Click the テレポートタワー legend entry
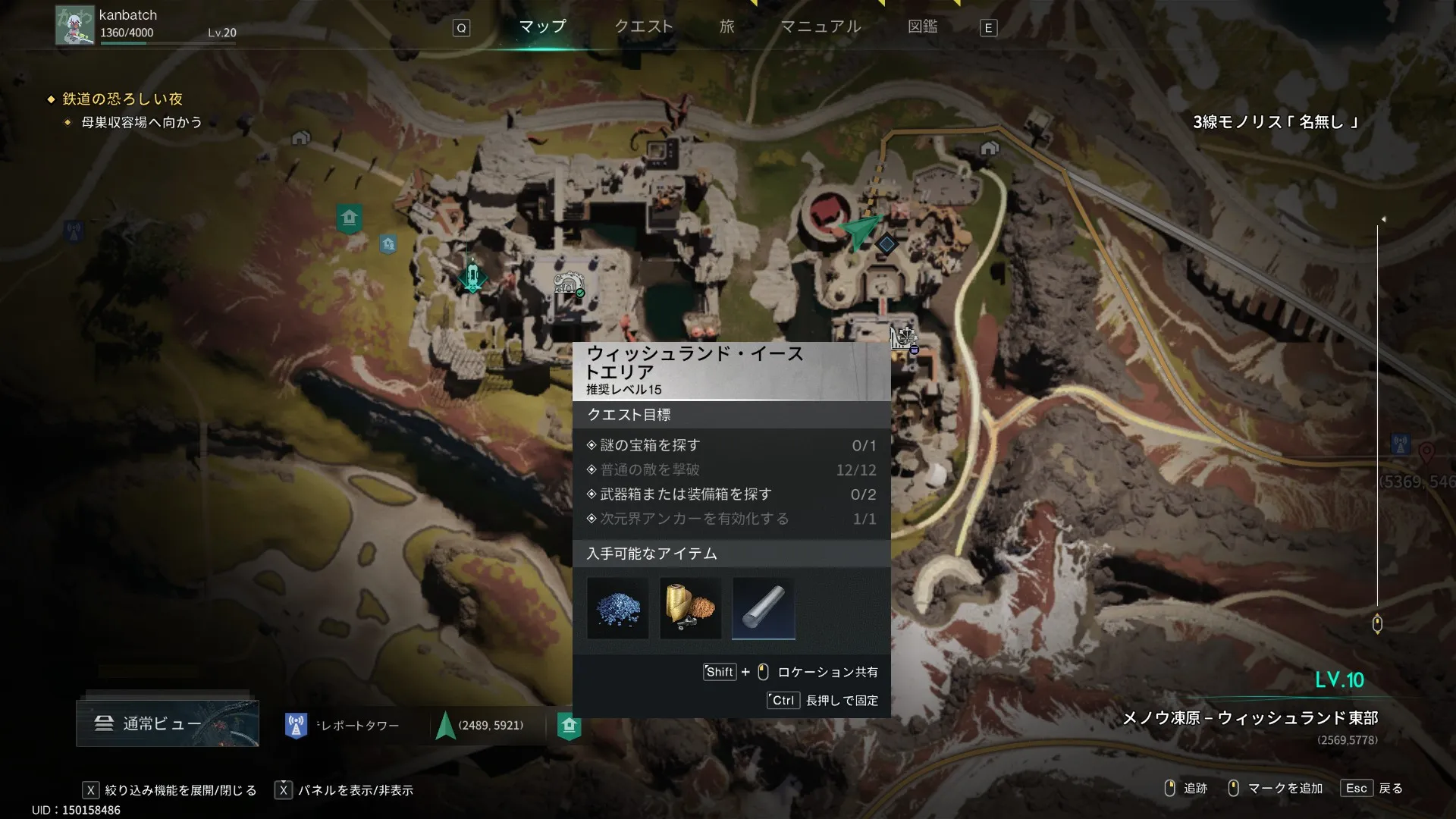Image resolution: width=1456 pixels, height=819 pixels. point(343,726)
